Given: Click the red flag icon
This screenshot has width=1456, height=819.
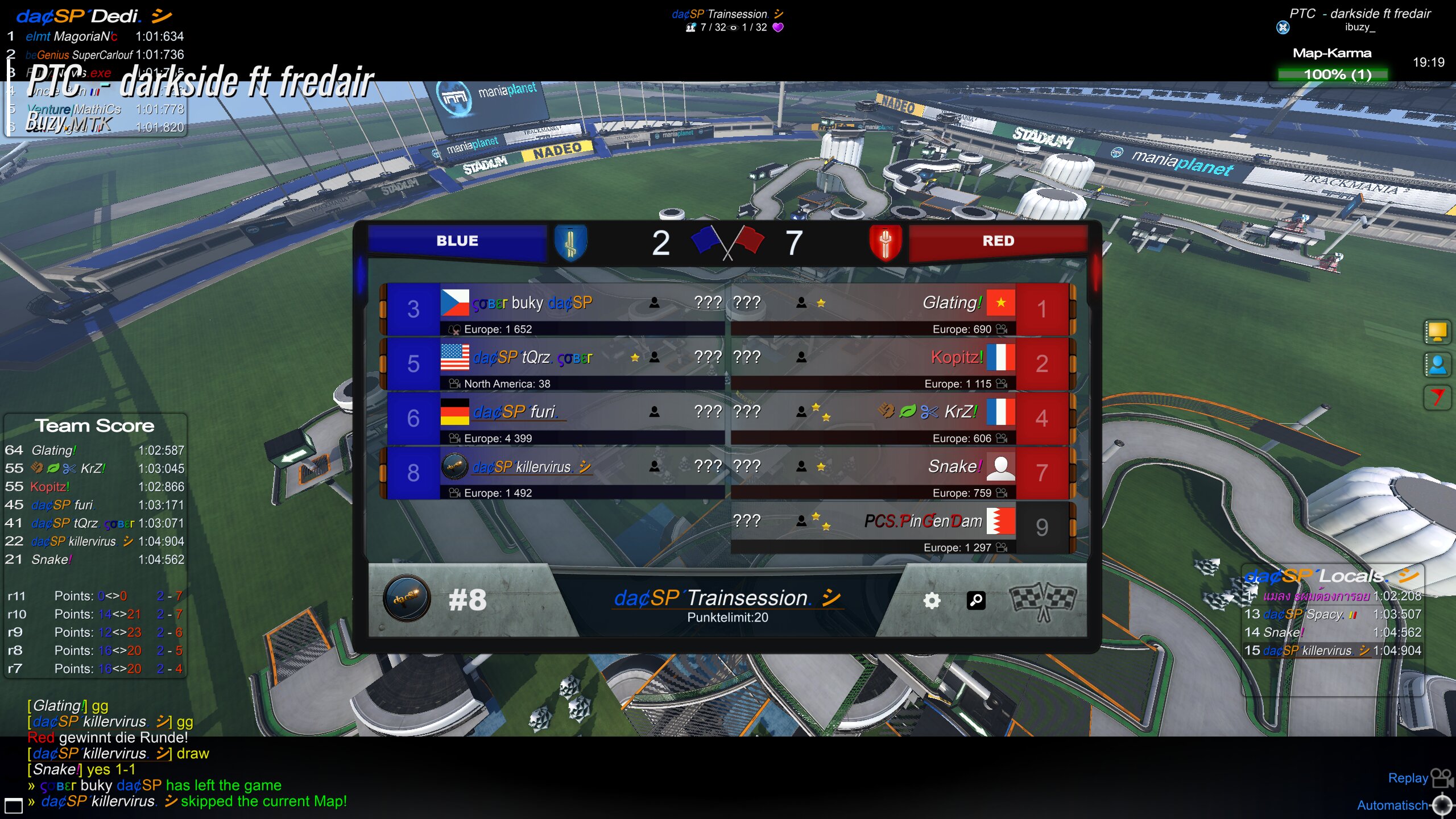Looking at the screenshot, I should point(1437,397).
